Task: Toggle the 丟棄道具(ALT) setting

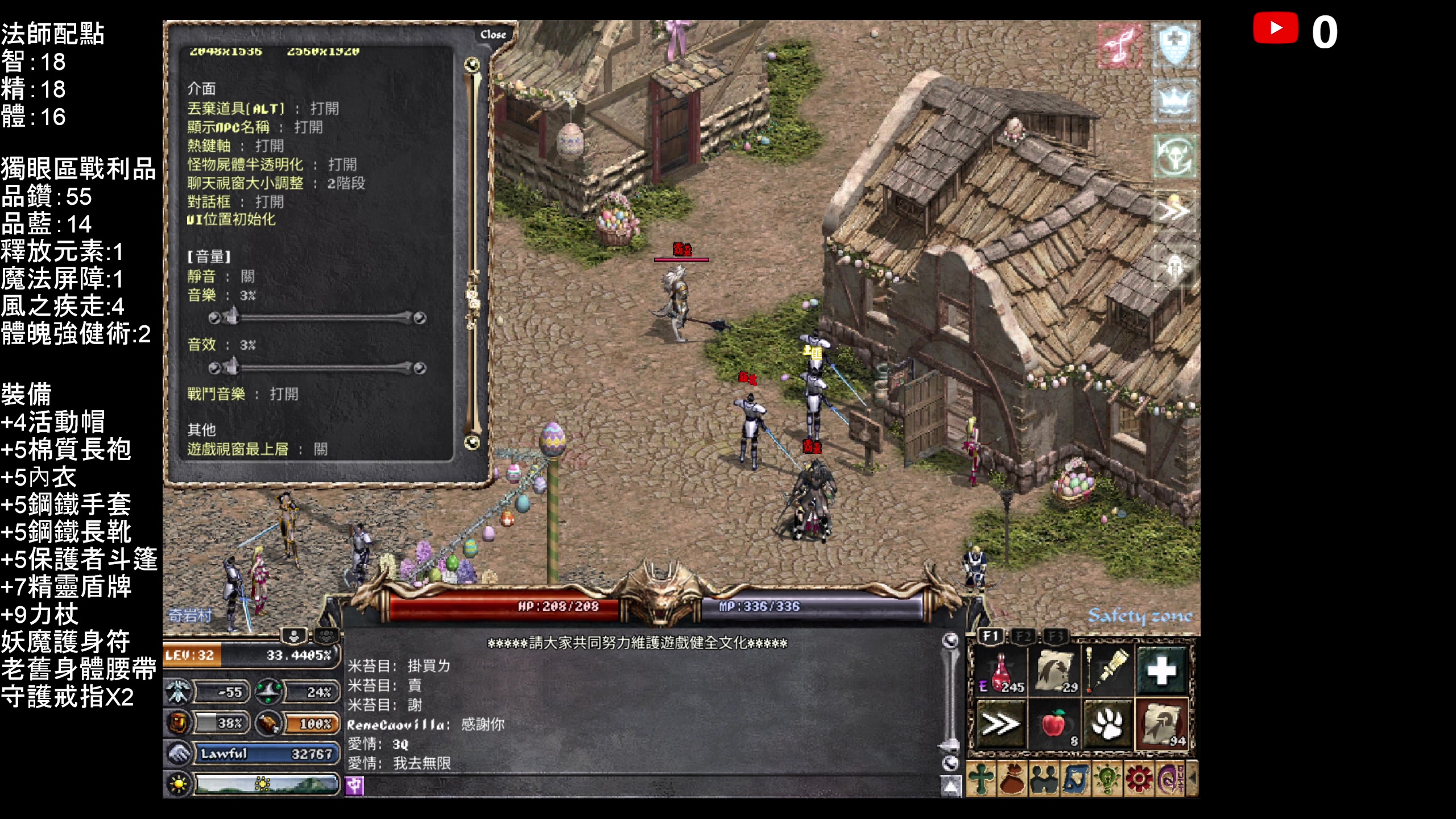Action: coord(324,109)
